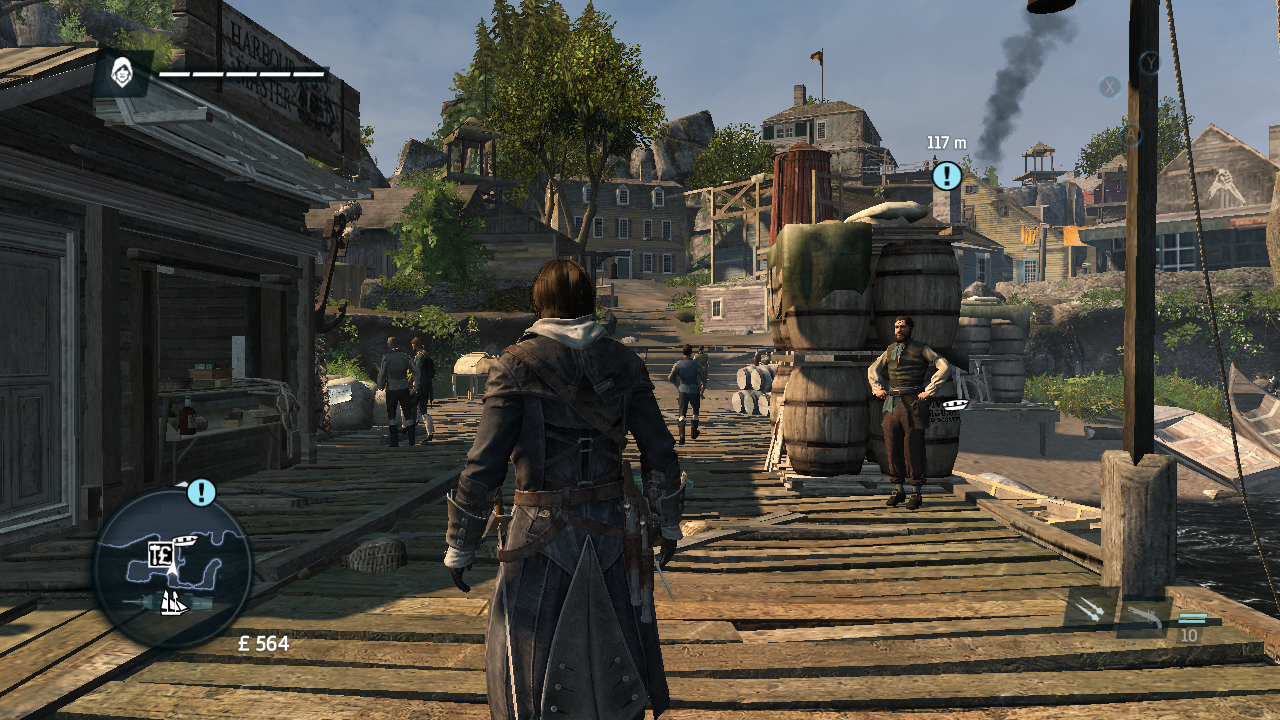Choose the hidden blades weapon slot
The height and width of the screenshot is (720, 1280).
click(1091, 610)
